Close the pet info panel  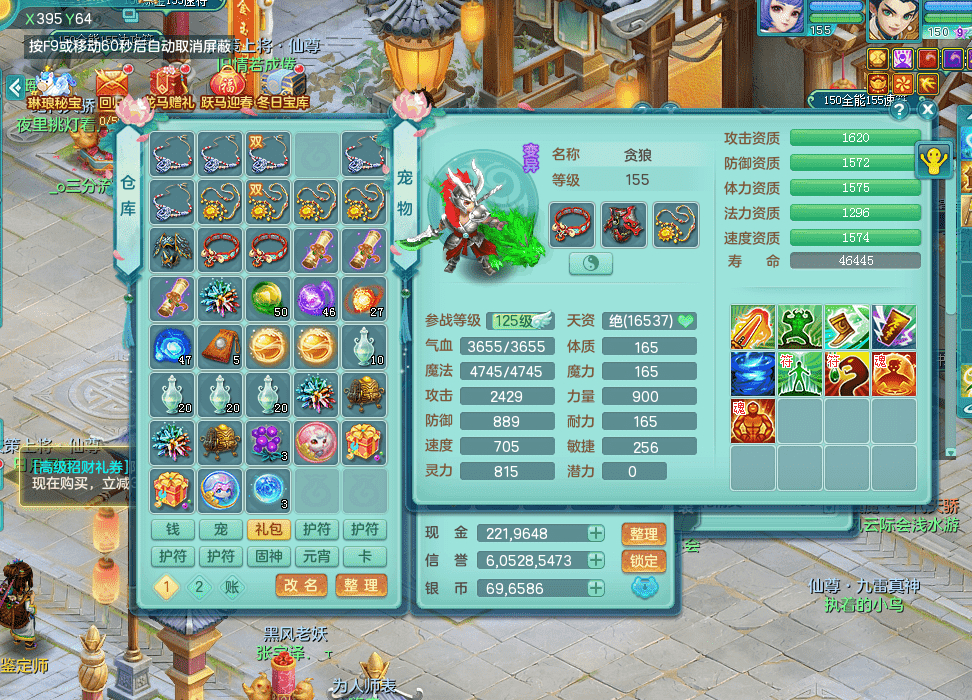tap(927, 110)
